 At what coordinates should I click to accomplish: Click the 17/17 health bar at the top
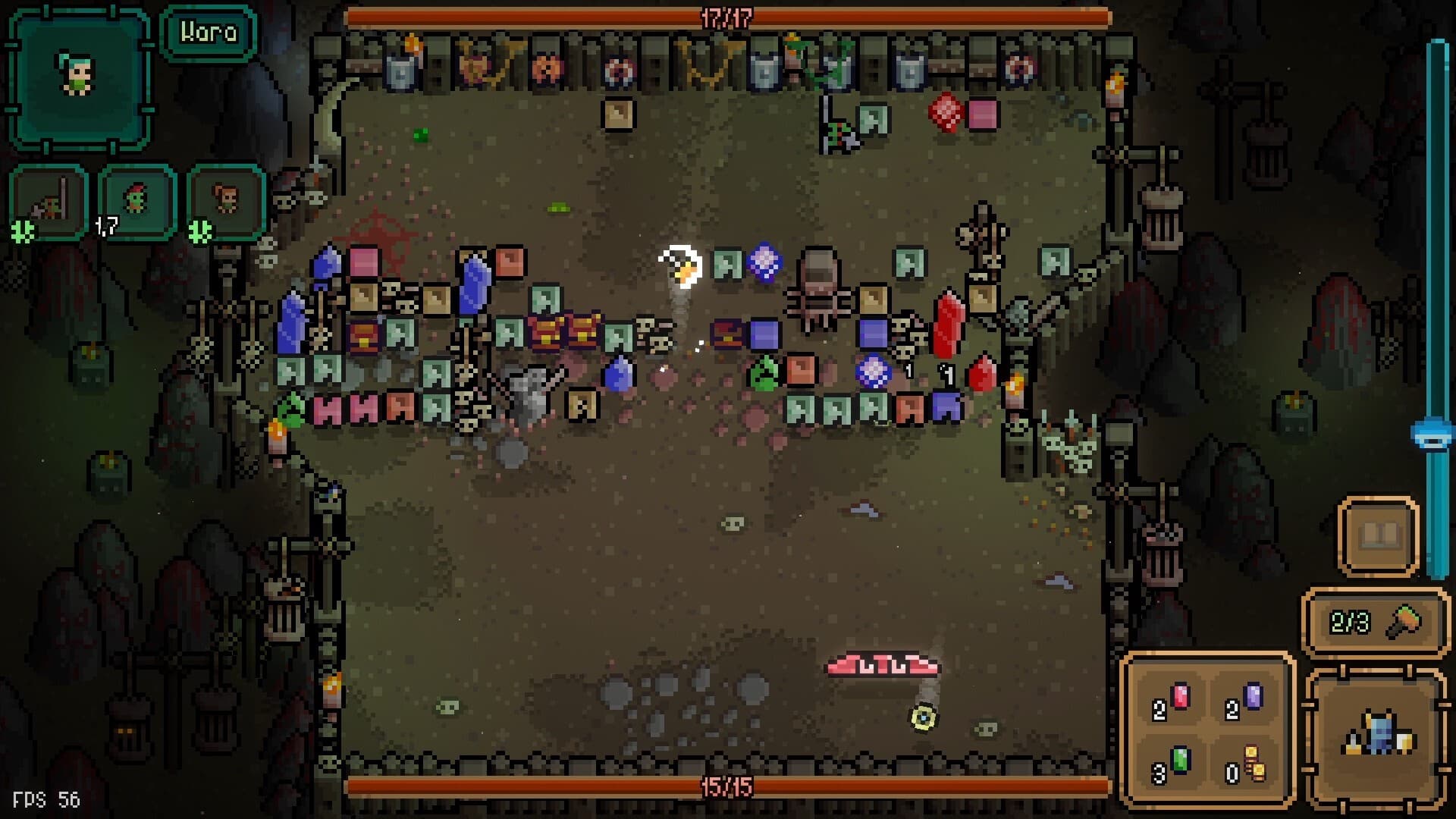pos(728,17)
